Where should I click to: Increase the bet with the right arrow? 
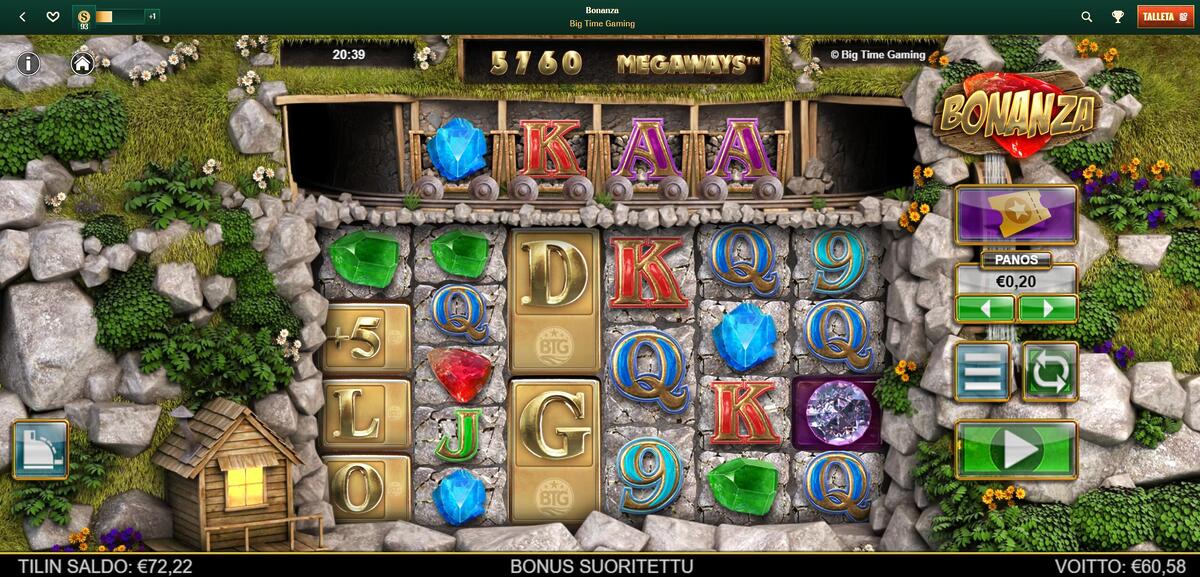coord(1047,308)
